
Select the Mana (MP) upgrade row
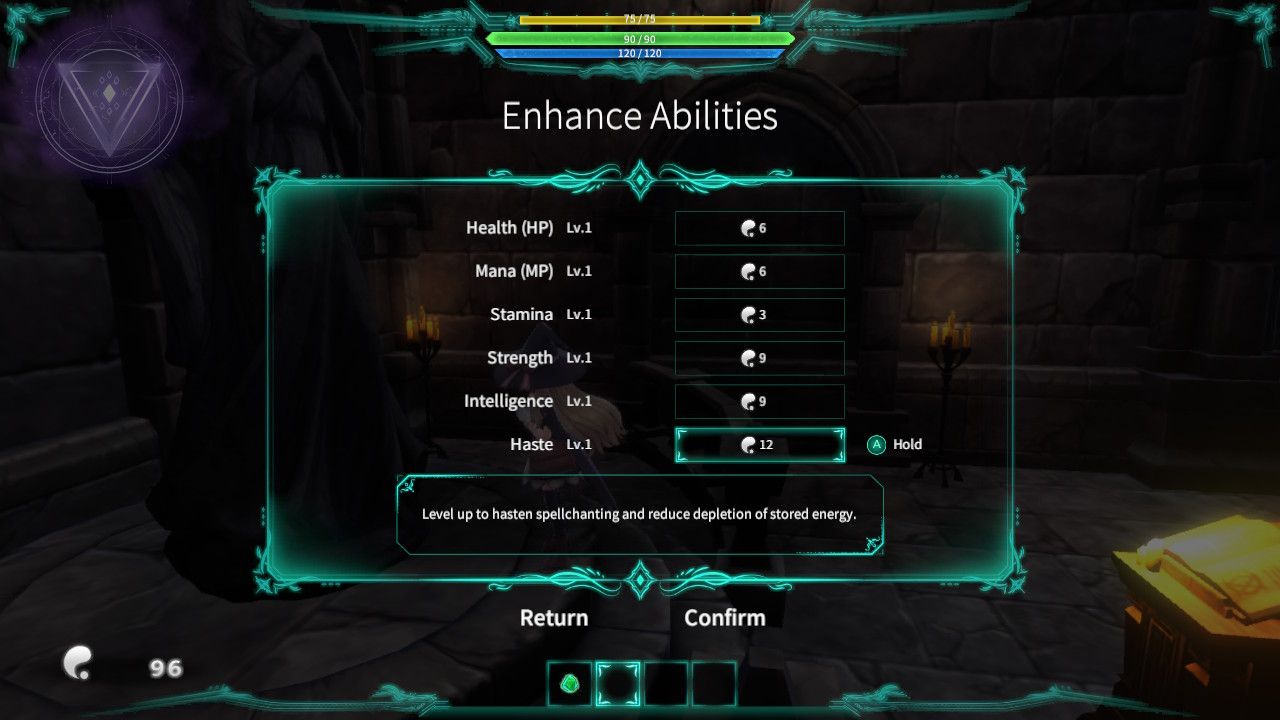760,271
